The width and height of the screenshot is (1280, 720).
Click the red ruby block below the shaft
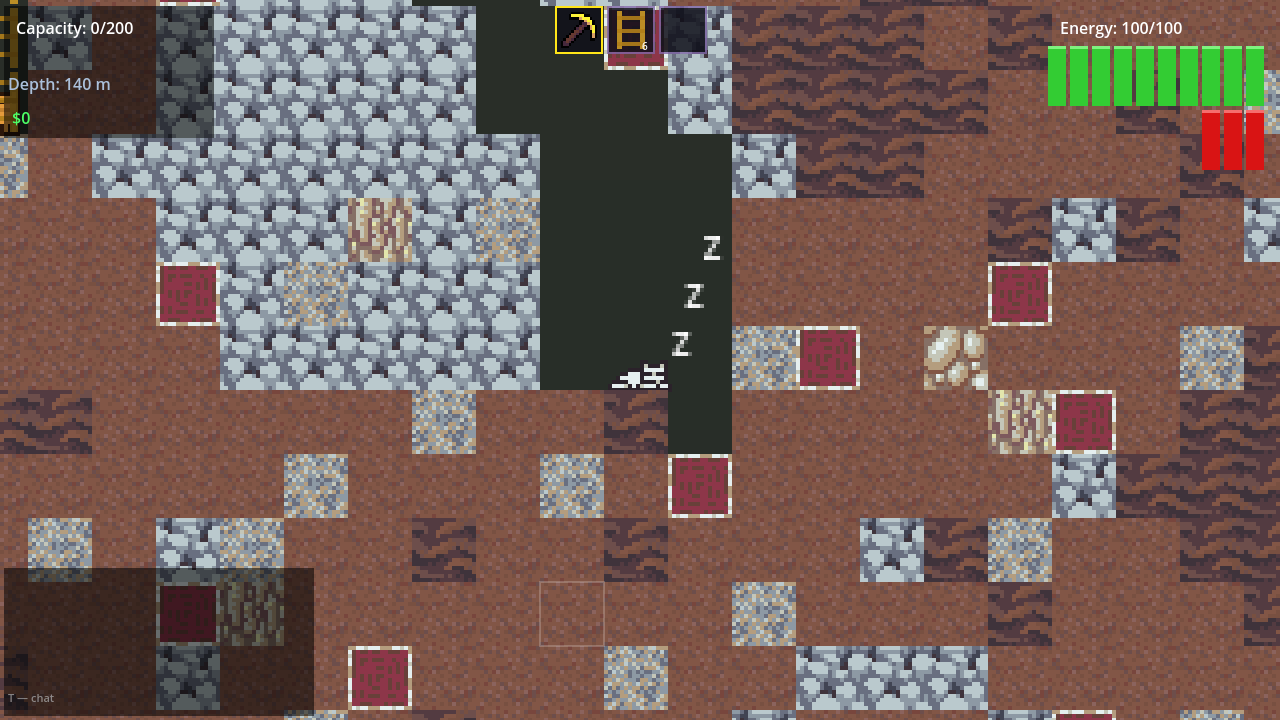click(x=698, y=485)
